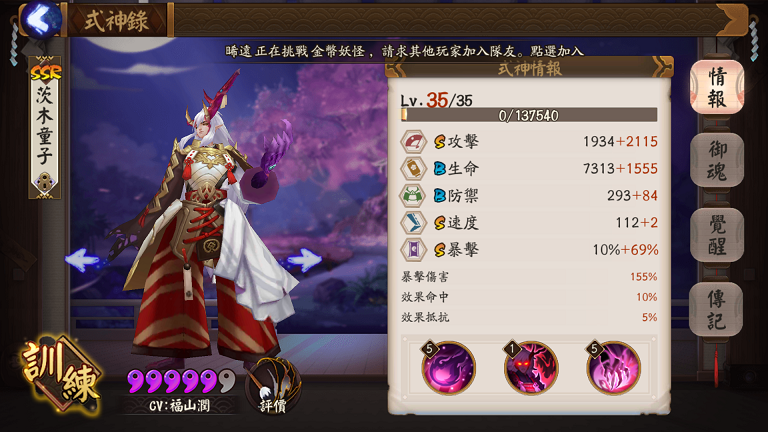This screenshot has width=768, height=432.
Task: Open the 傳記 biography tab
Action: click(716, 309)
